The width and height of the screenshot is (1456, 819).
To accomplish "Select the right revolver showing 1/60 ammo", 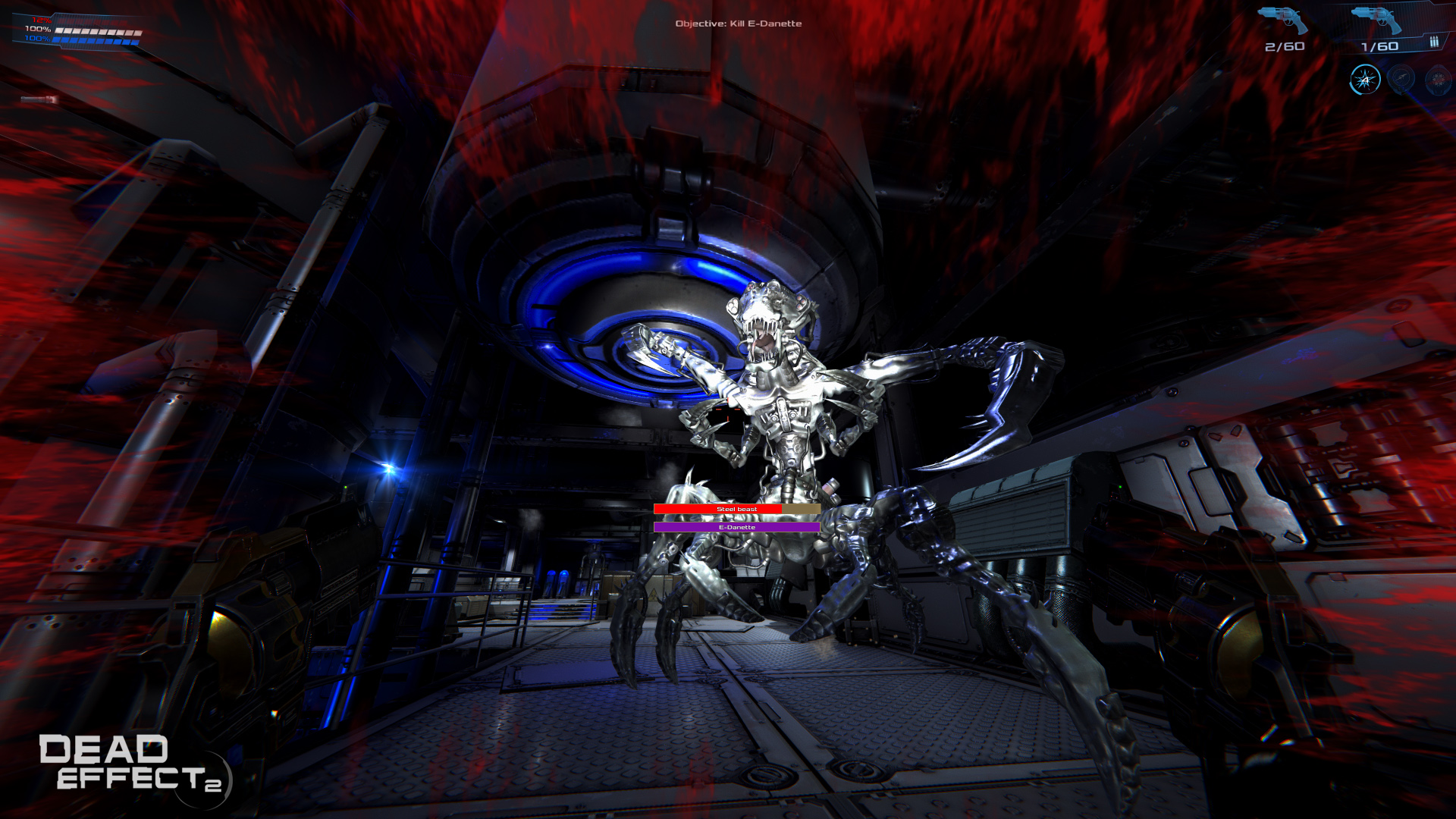I will (x=1377, y=20).
